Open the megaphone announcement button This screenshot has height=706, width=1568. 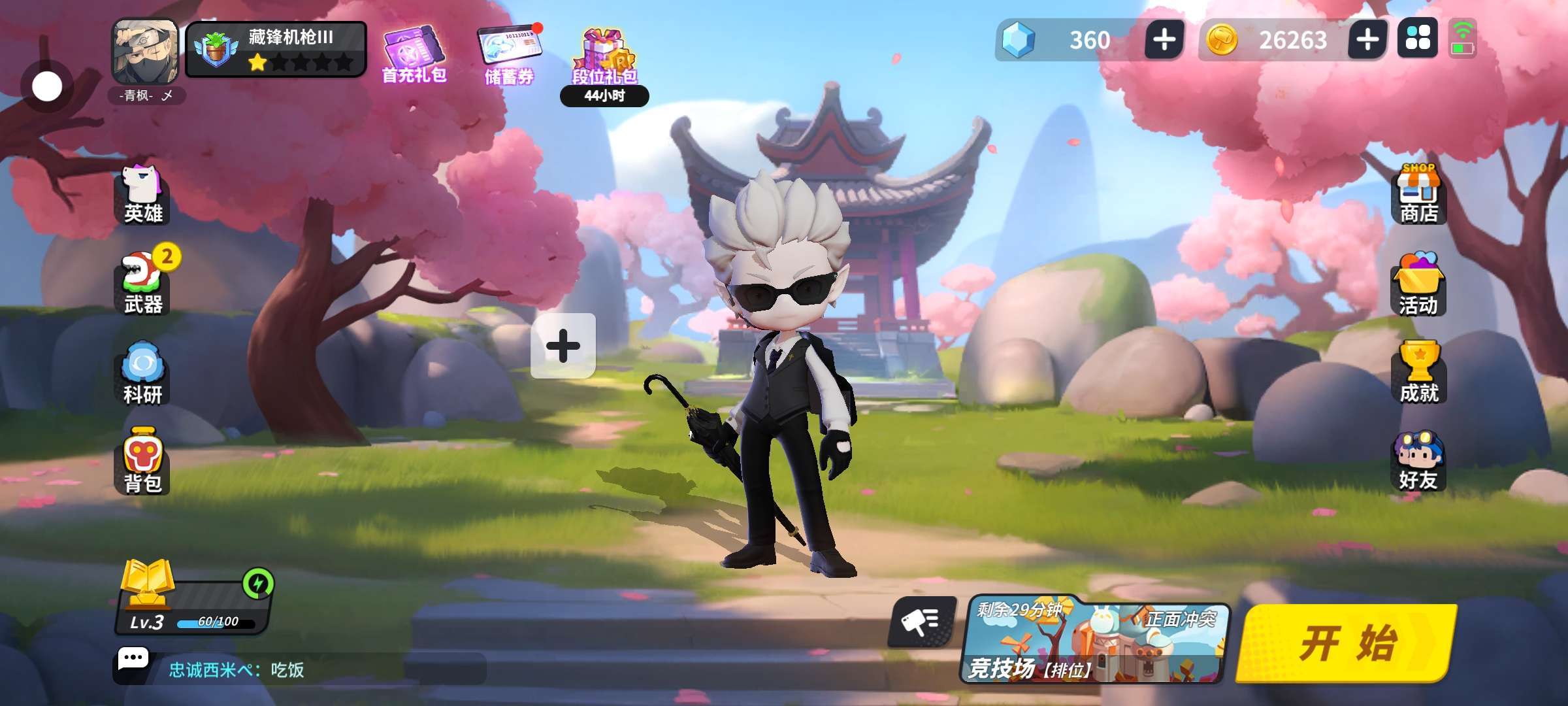click(921, 621)
